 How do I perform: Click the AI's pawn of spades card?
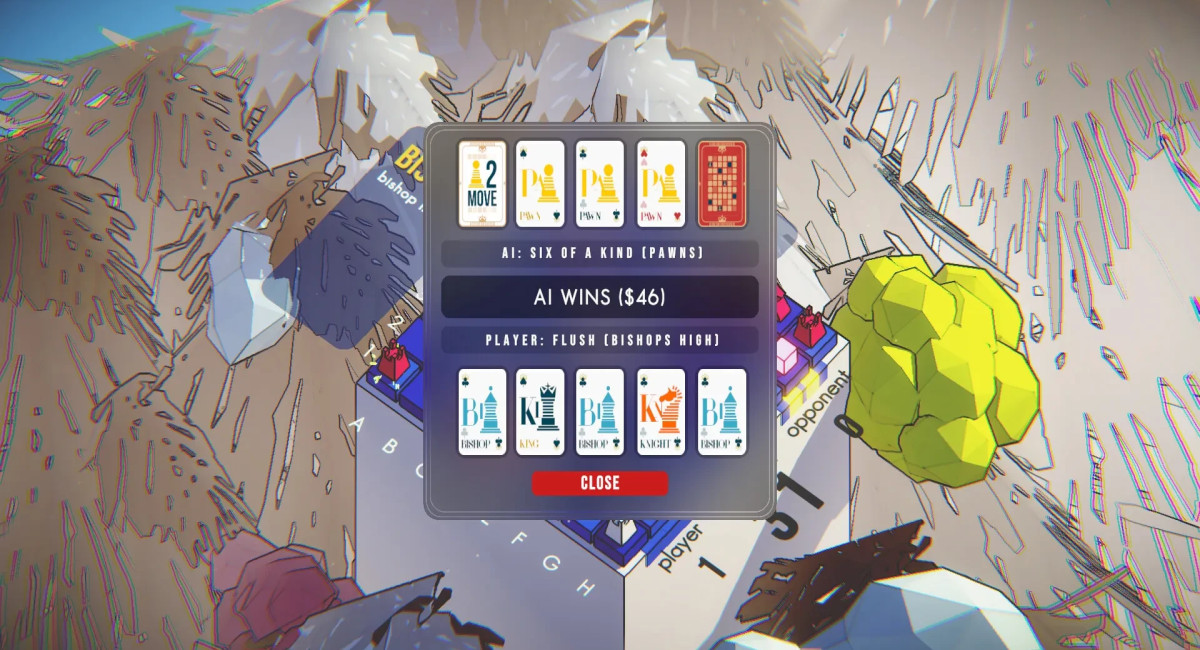click(541, 183)
